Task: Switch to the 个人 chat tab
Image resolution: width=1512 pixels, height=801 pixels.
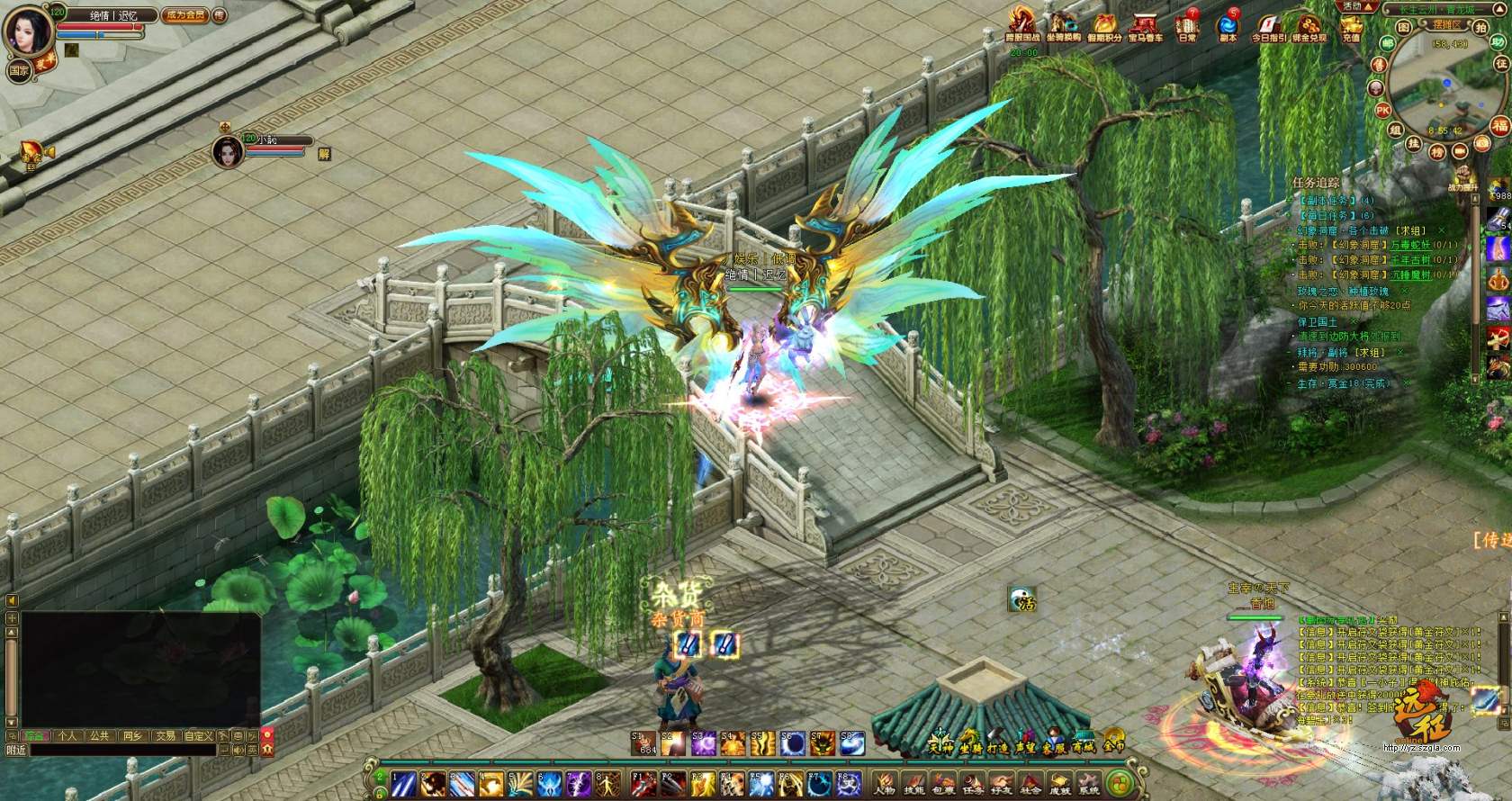Action: pos(67,735)
